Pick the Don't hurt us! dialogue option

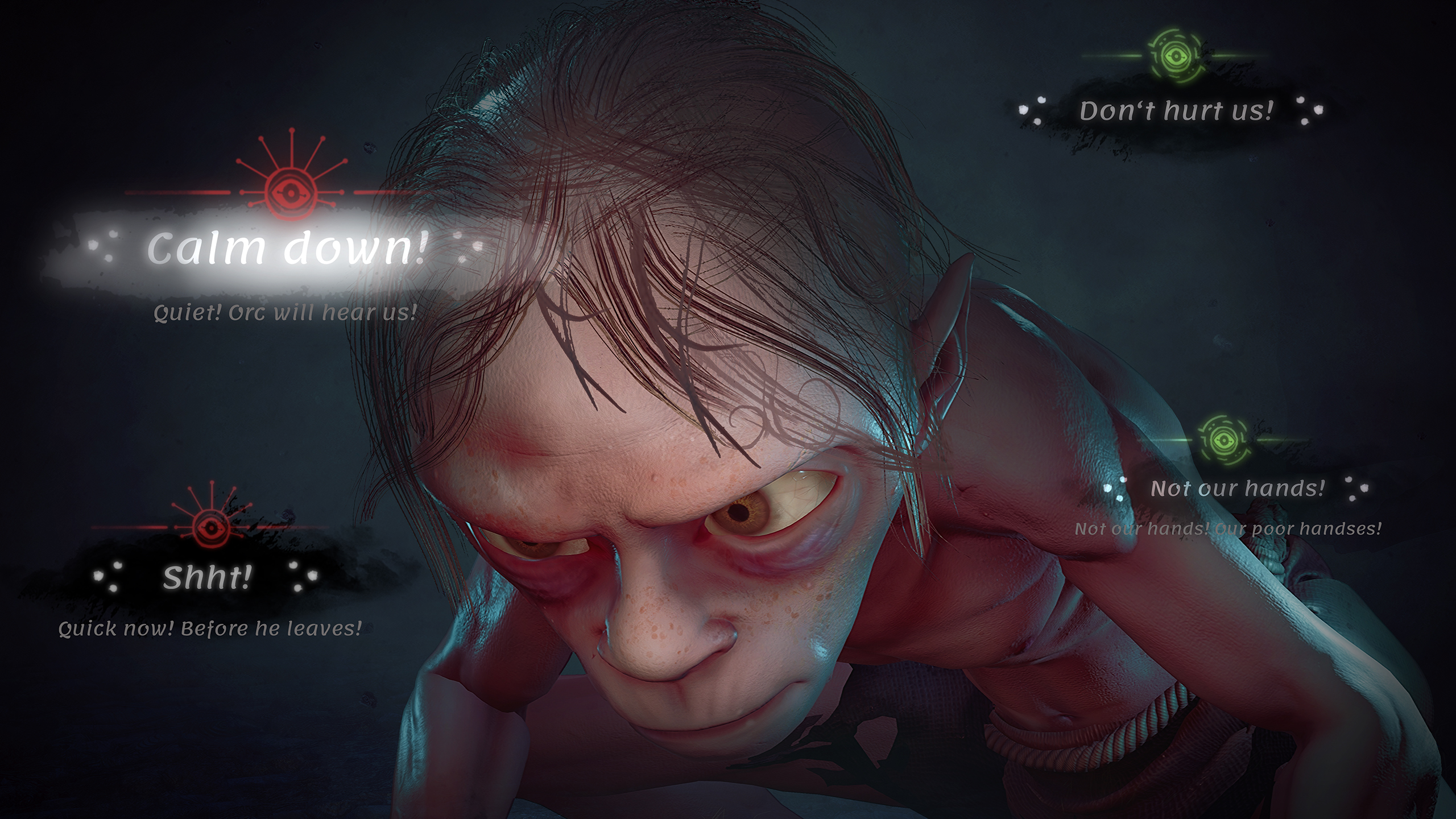(x=1177, y=111)
